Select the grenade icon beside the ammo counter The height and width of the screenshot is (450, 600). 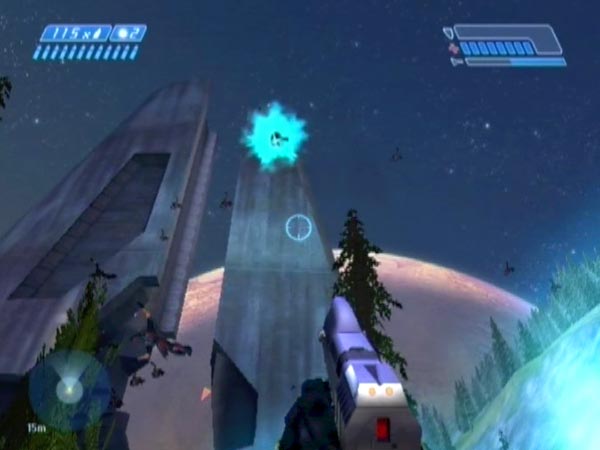point(123,33)
